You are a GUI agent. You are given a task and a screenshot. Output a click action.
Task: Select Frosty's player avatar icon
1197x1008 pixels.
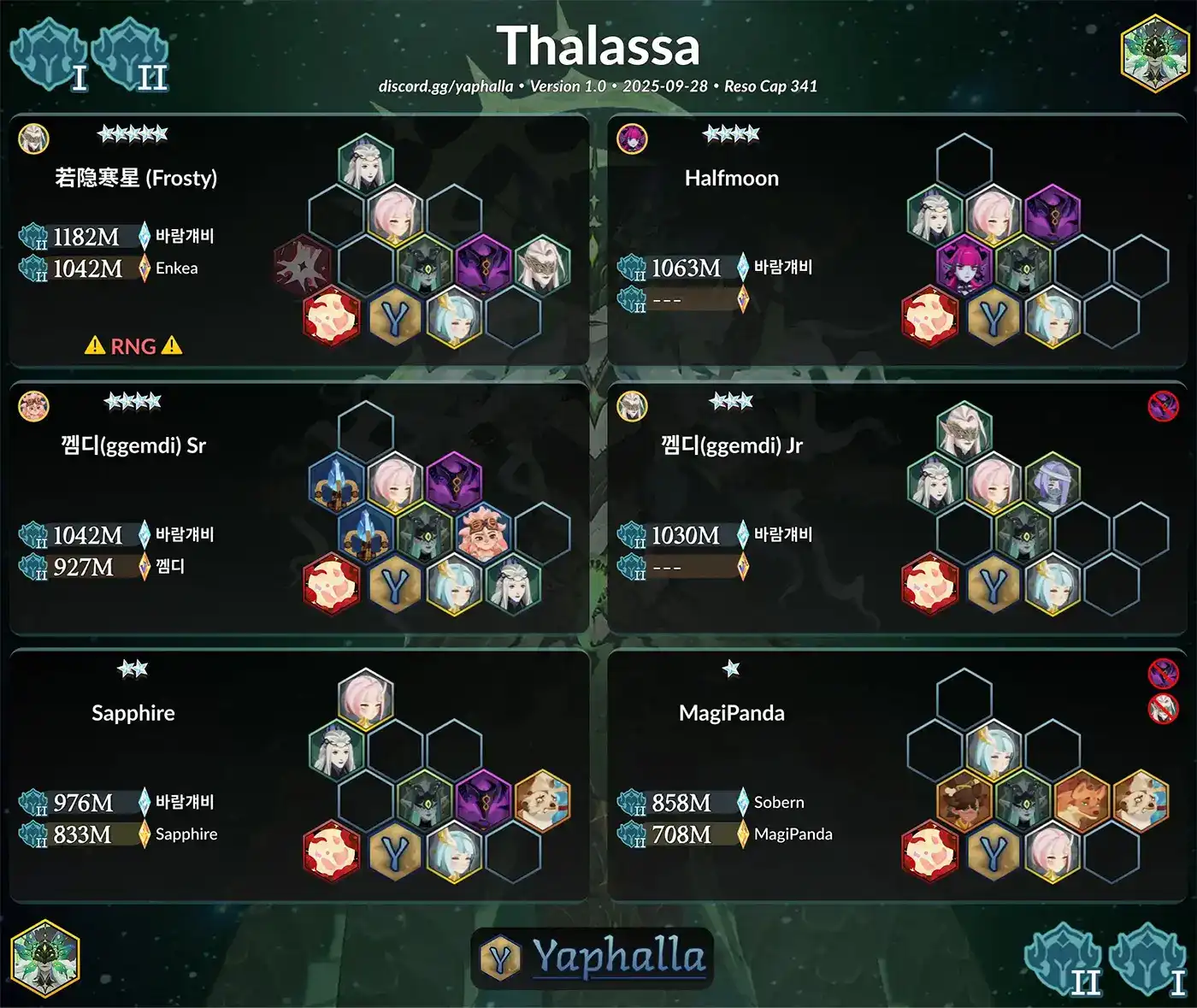pos(34,139)
